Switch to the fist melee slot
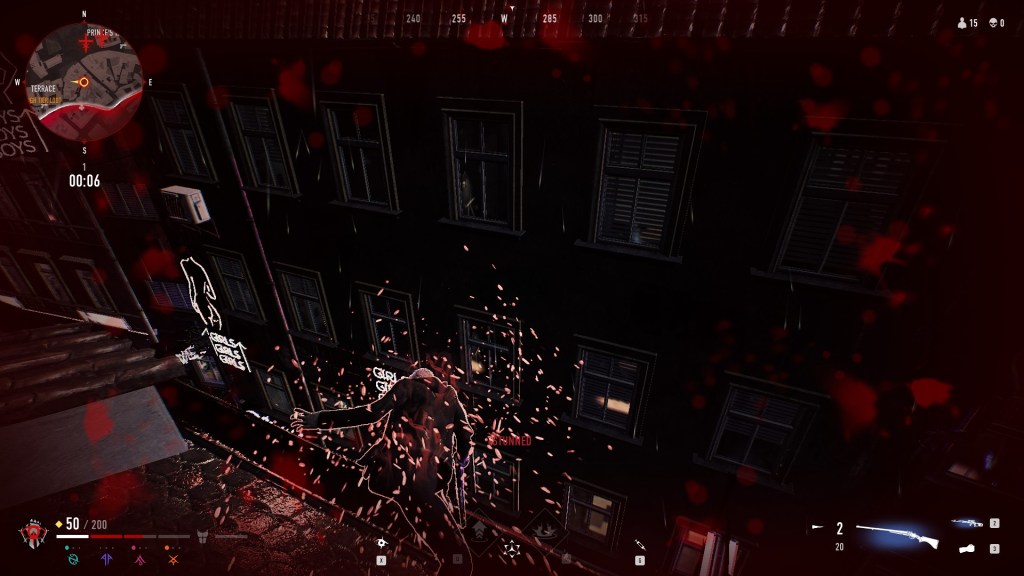The image size is (1024, 576). [x=967, y=548]
